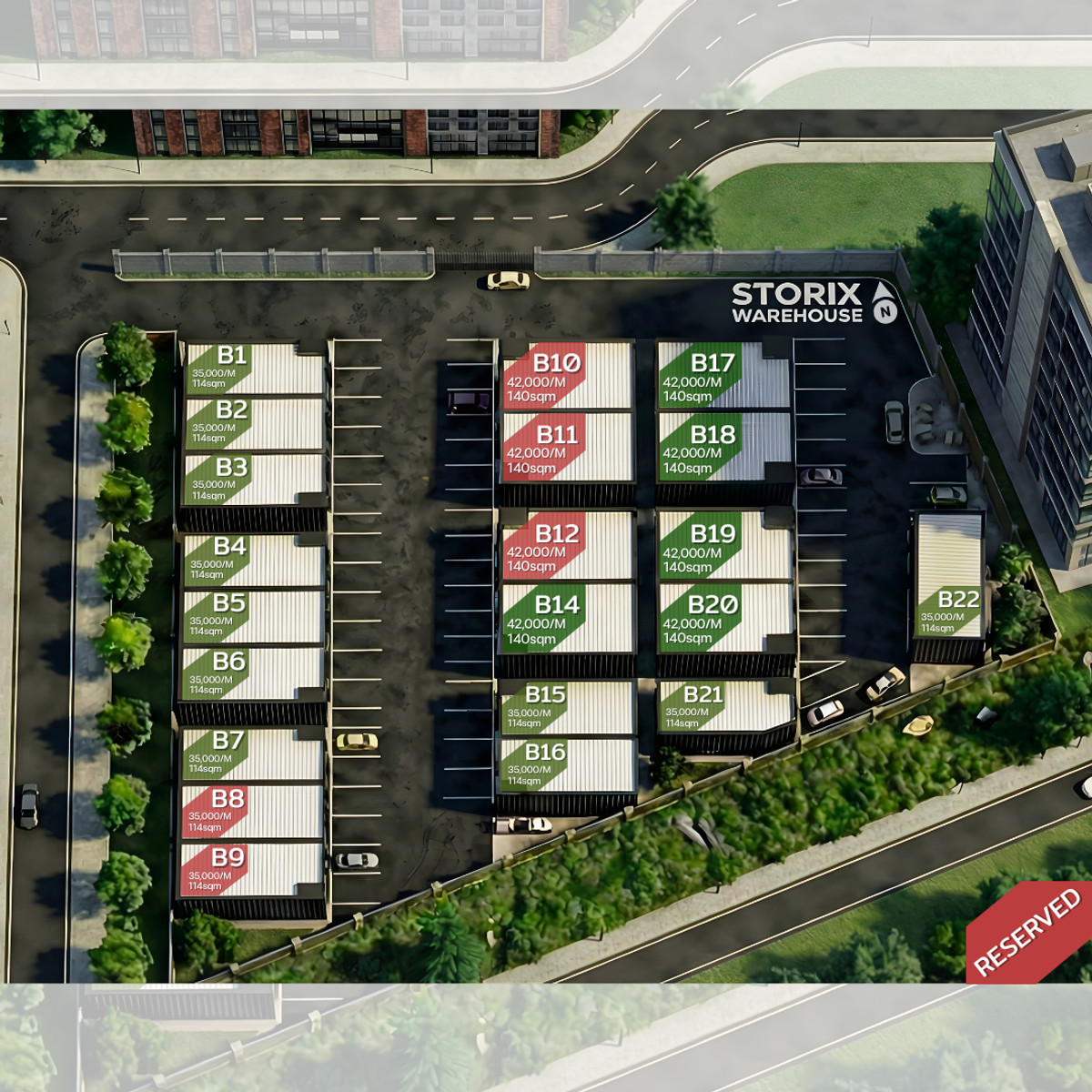1092x1092 pixels.
Task: Select the red B10 unit
Action: tap(566, 377)
